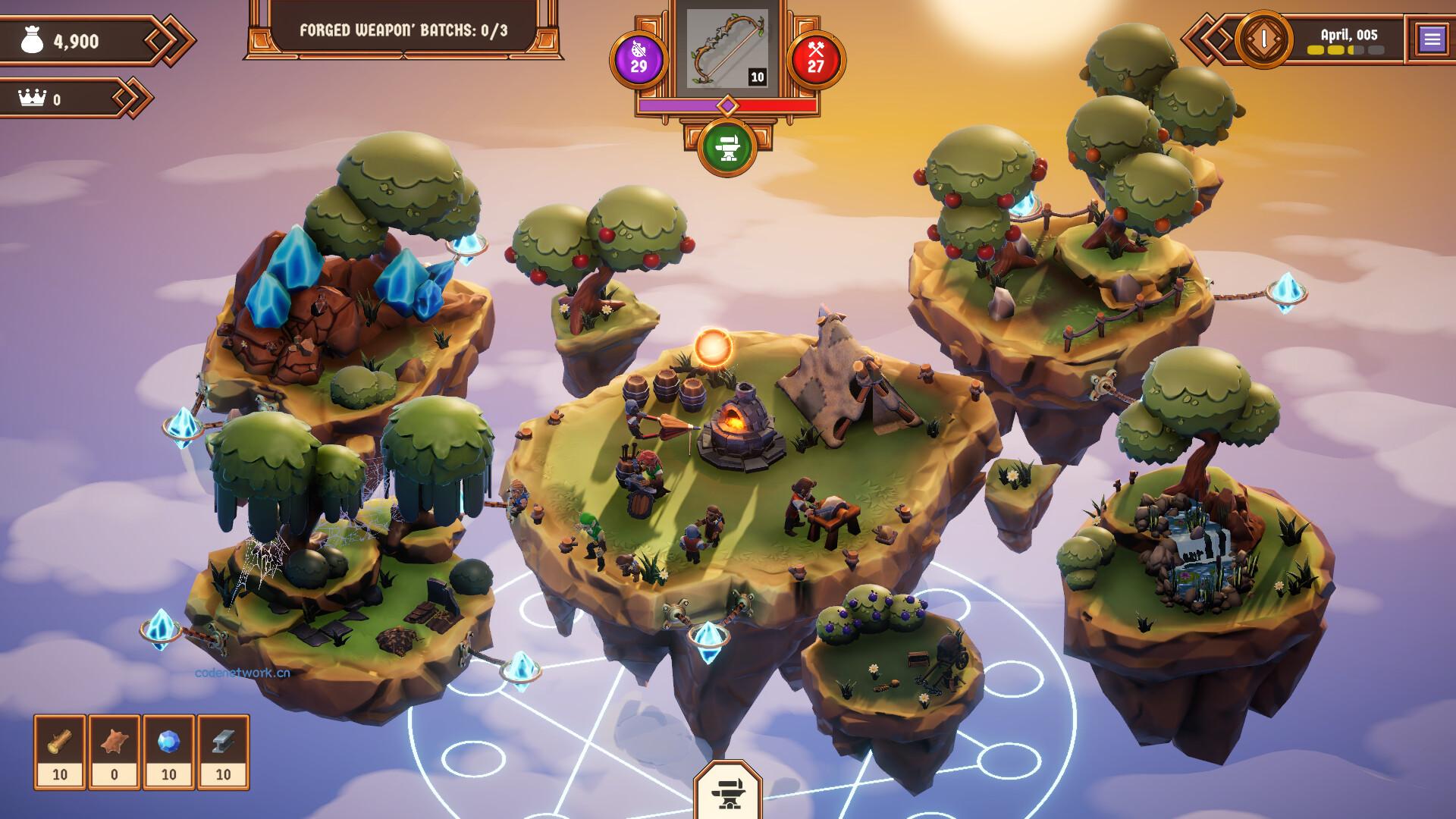Click the anvil button at screen bottom

click(x=728, y=792)
